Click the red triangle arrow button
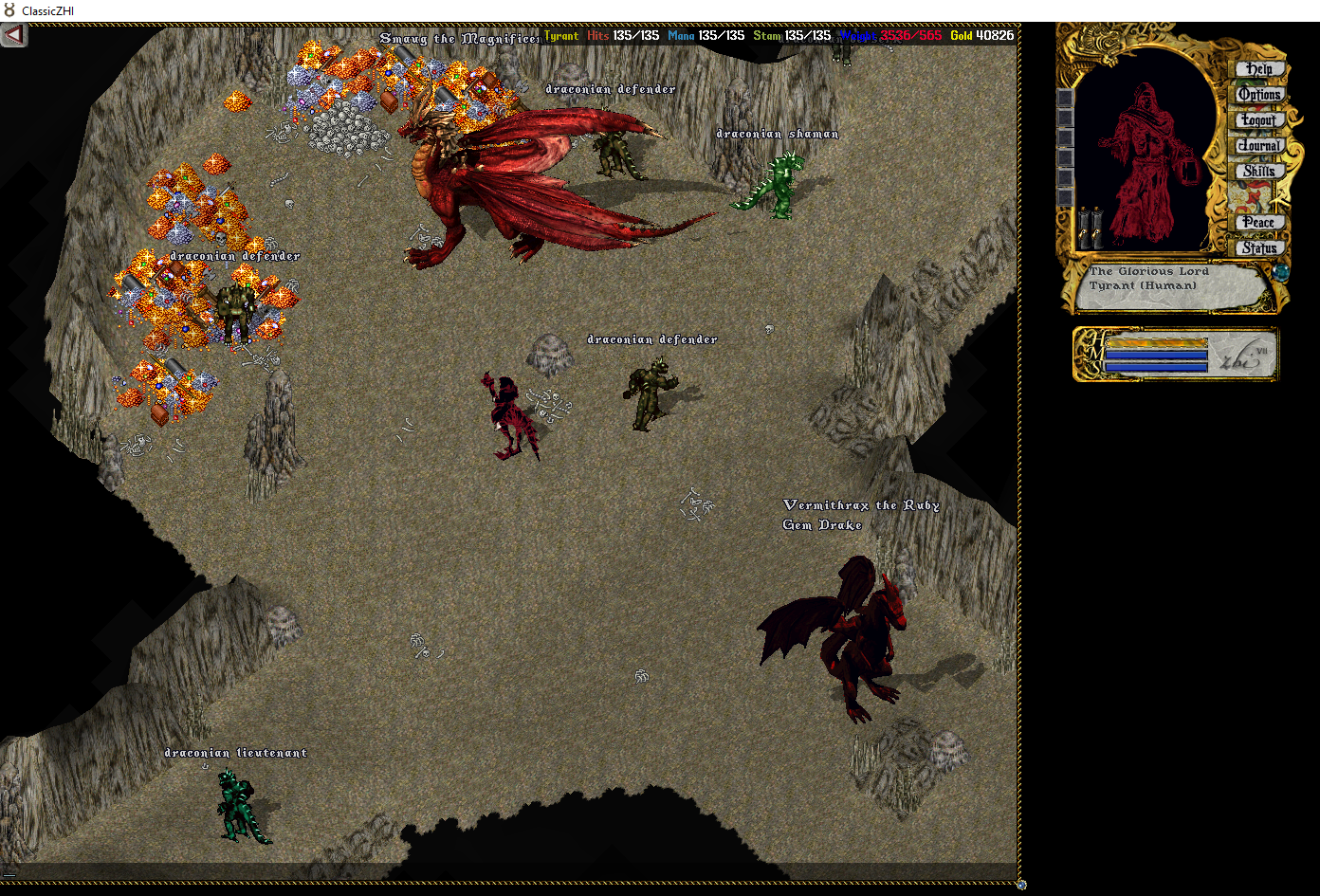This screenshot has width=1320, height=896. pyautogui.click(x=14, y=35)
